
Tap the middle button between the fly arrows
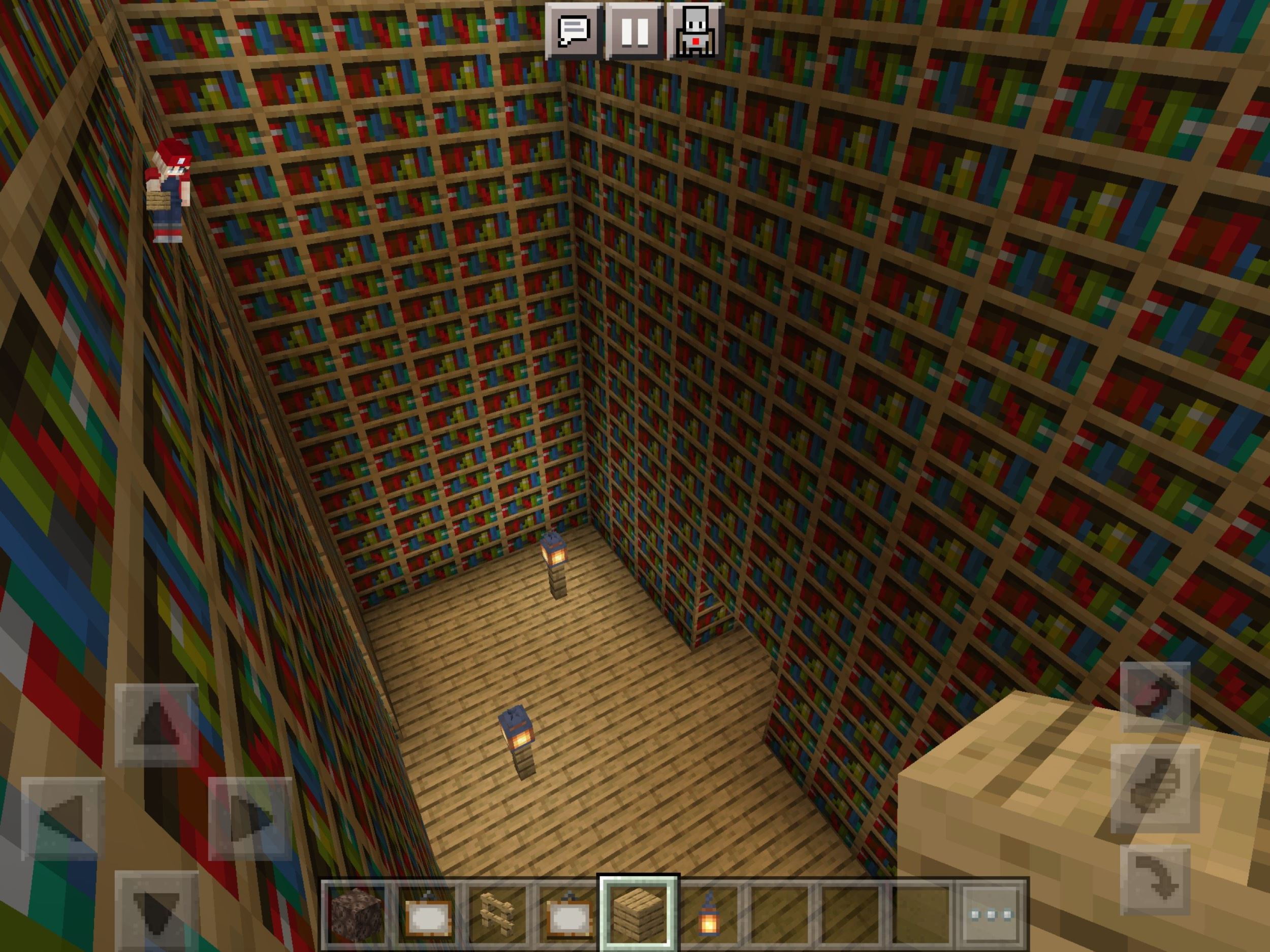click(1155, 789)
